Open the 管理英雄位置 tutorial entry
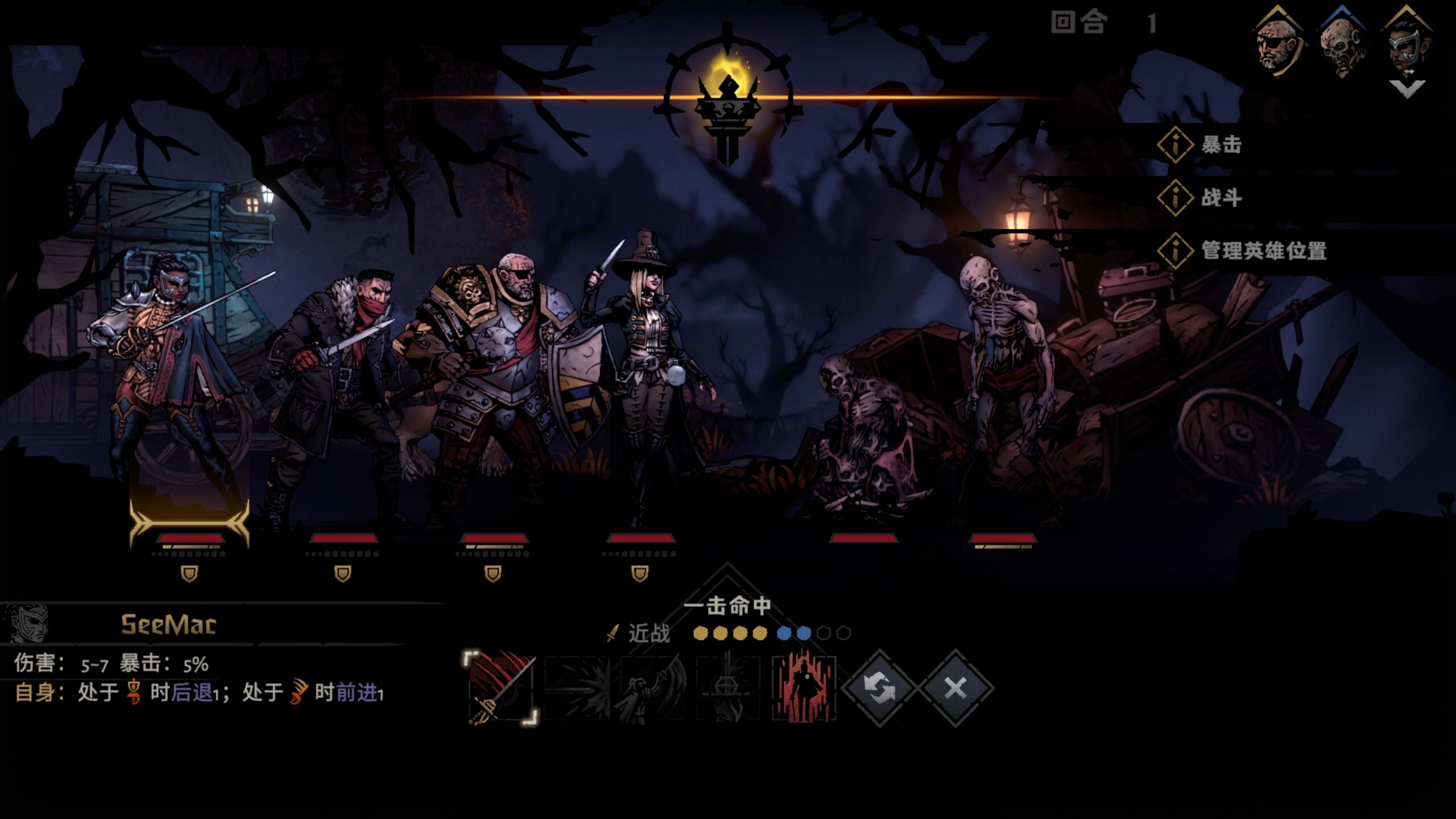 click(1263, 251)
